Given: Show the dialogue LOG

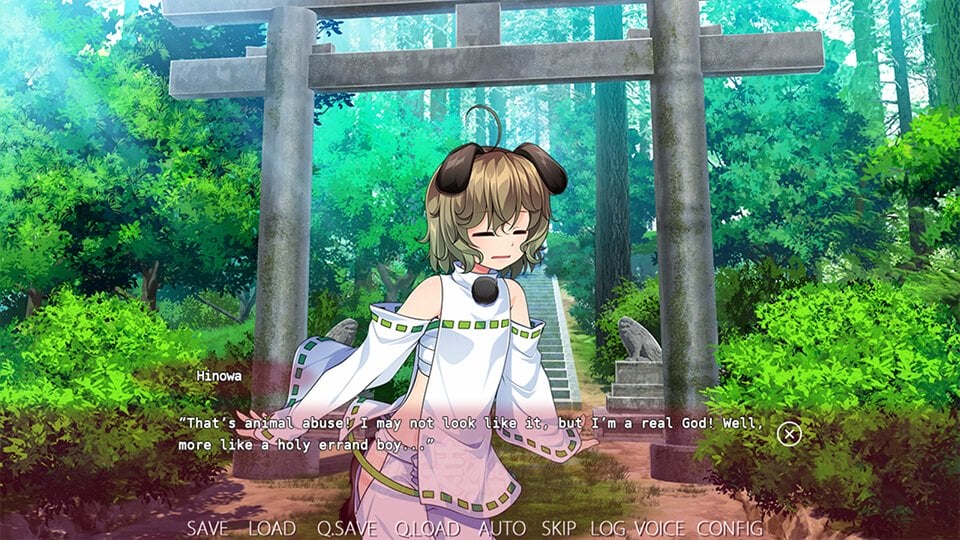Looking at the screenshot, I should tap(608, 528).
